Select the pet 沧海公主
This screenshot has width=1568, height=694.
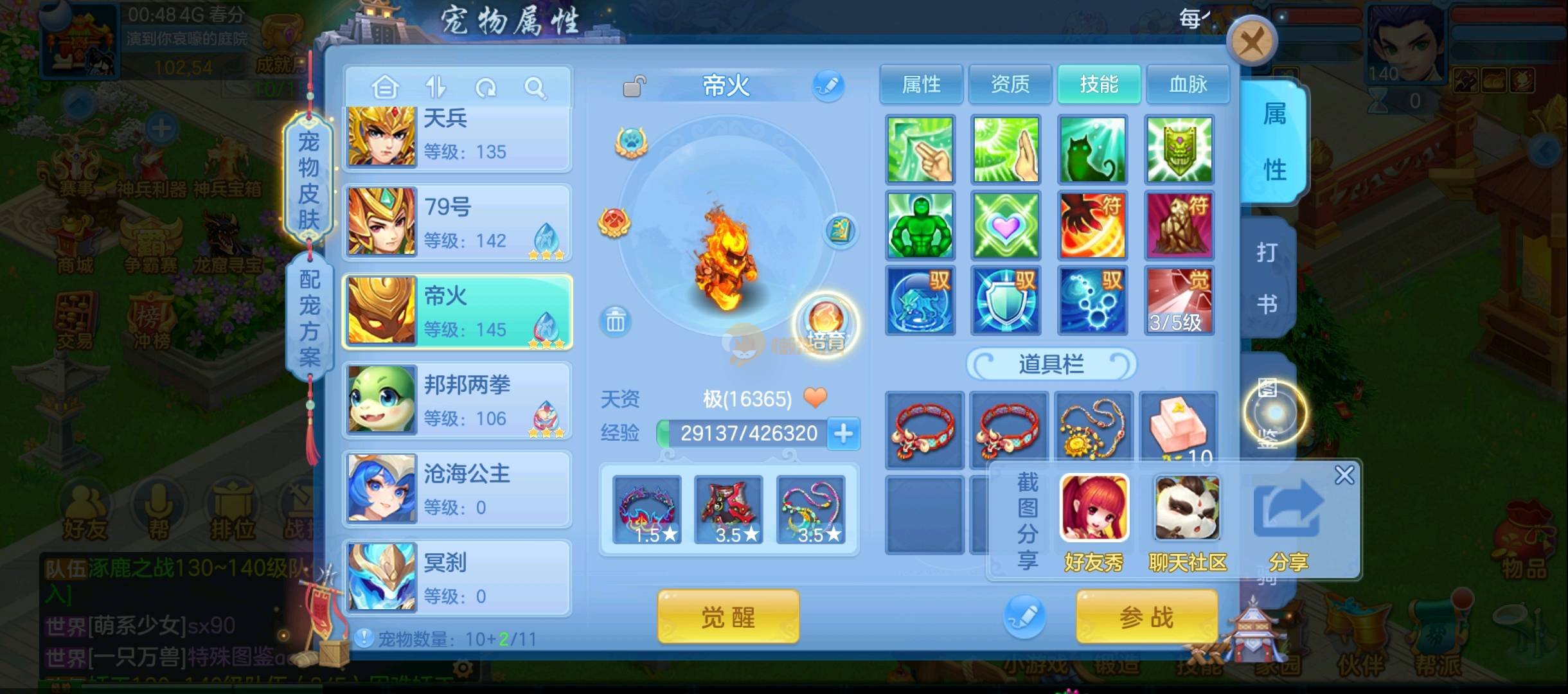click(x=457, y=488)
